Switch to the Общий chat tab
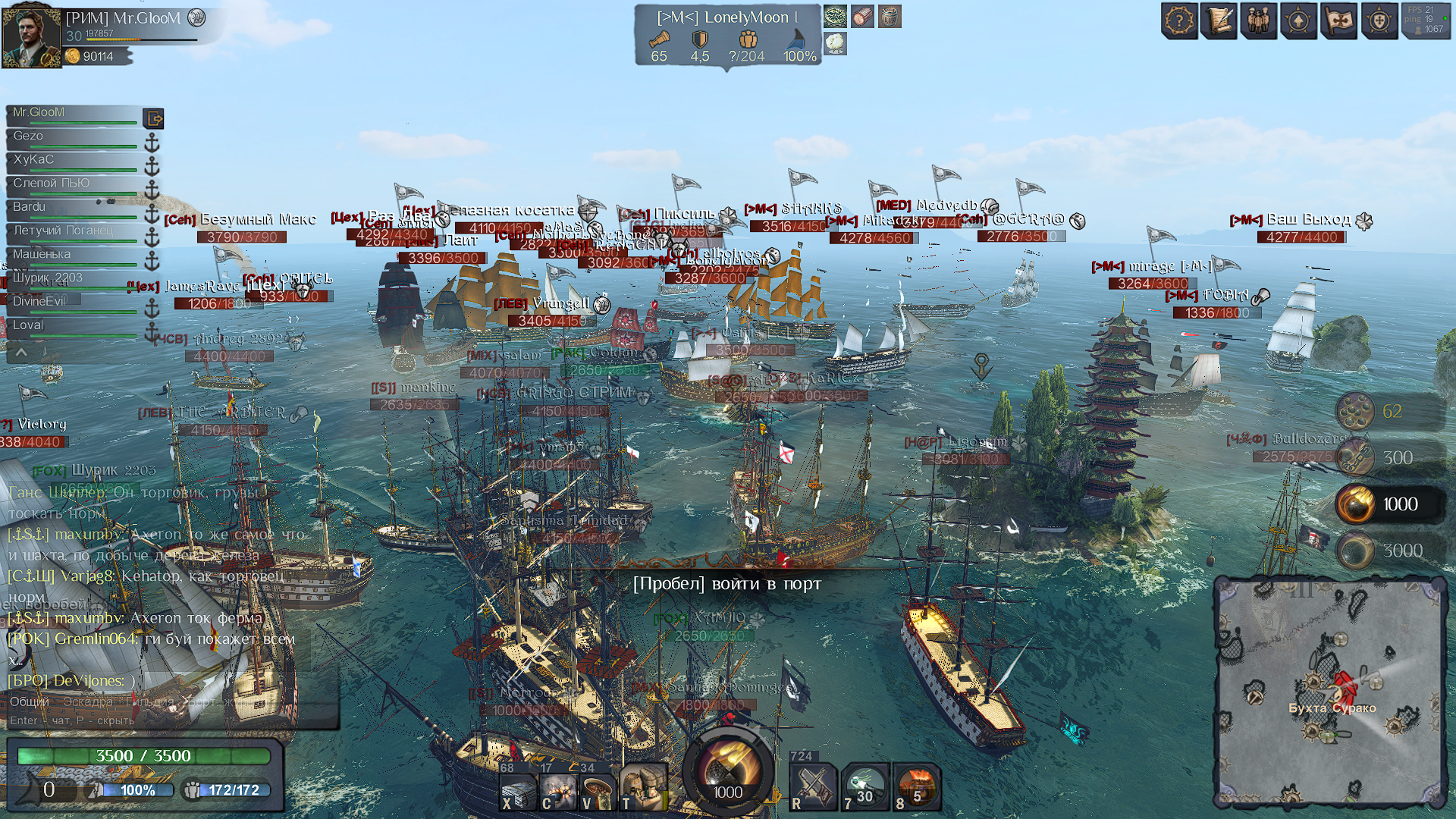Viewport: 1456px width, 819px height. [29, 701]
